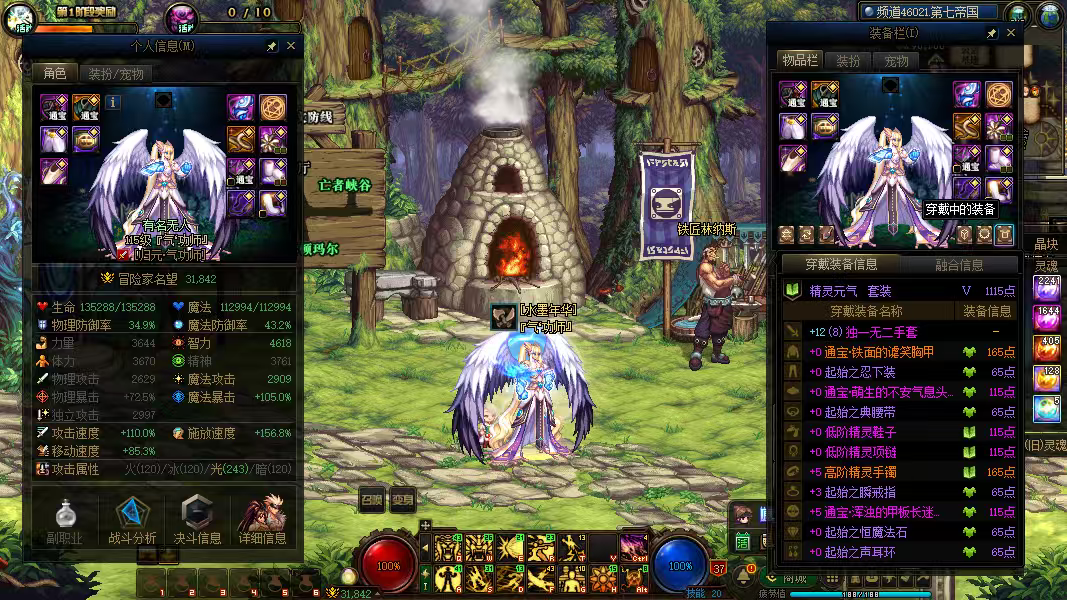Switch to the 宠物 tab in equipment window
Screen dimensions: 1067x600
(x=897, y=61)
